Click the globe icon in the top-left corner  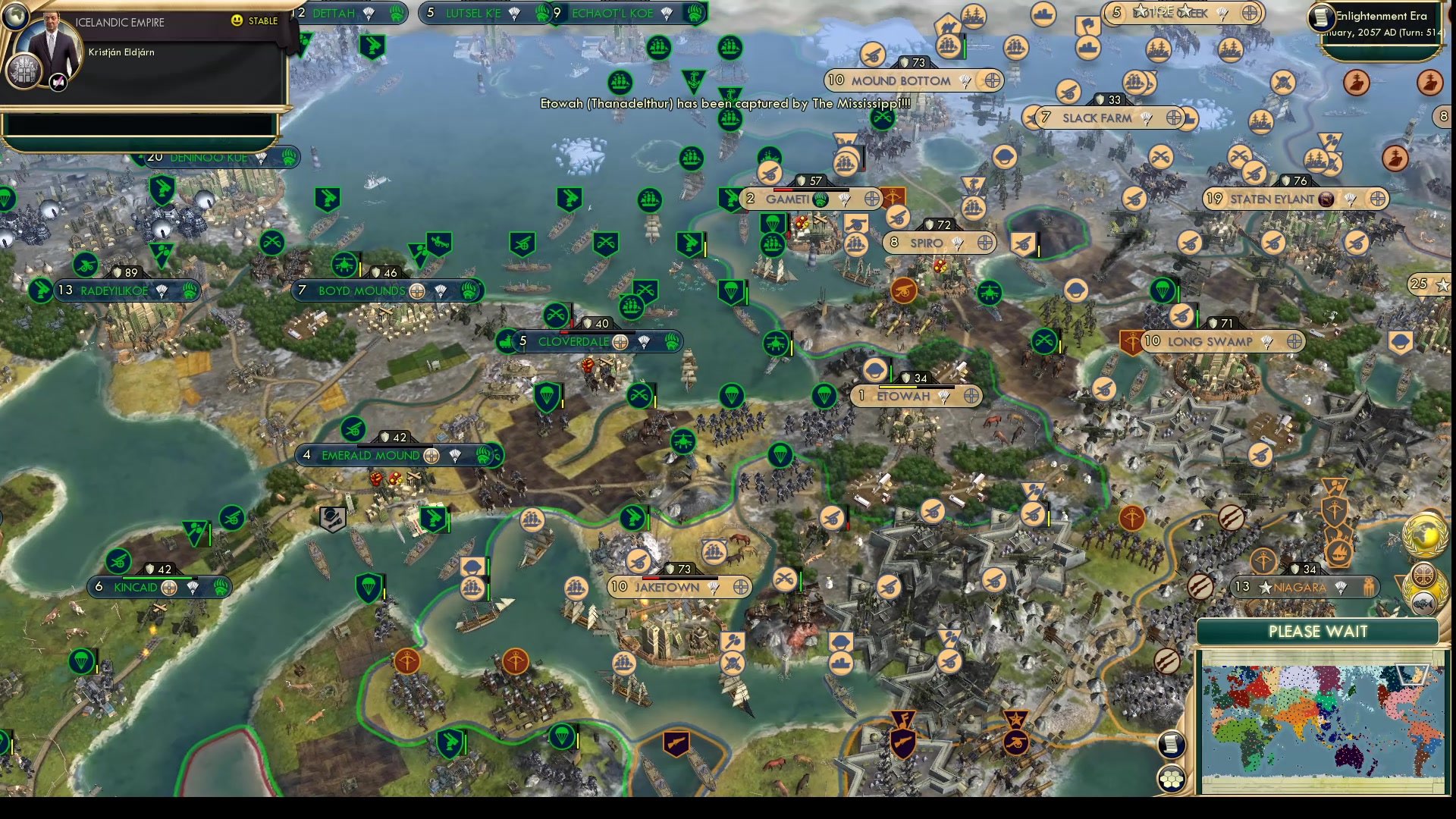tap(16, 16)
